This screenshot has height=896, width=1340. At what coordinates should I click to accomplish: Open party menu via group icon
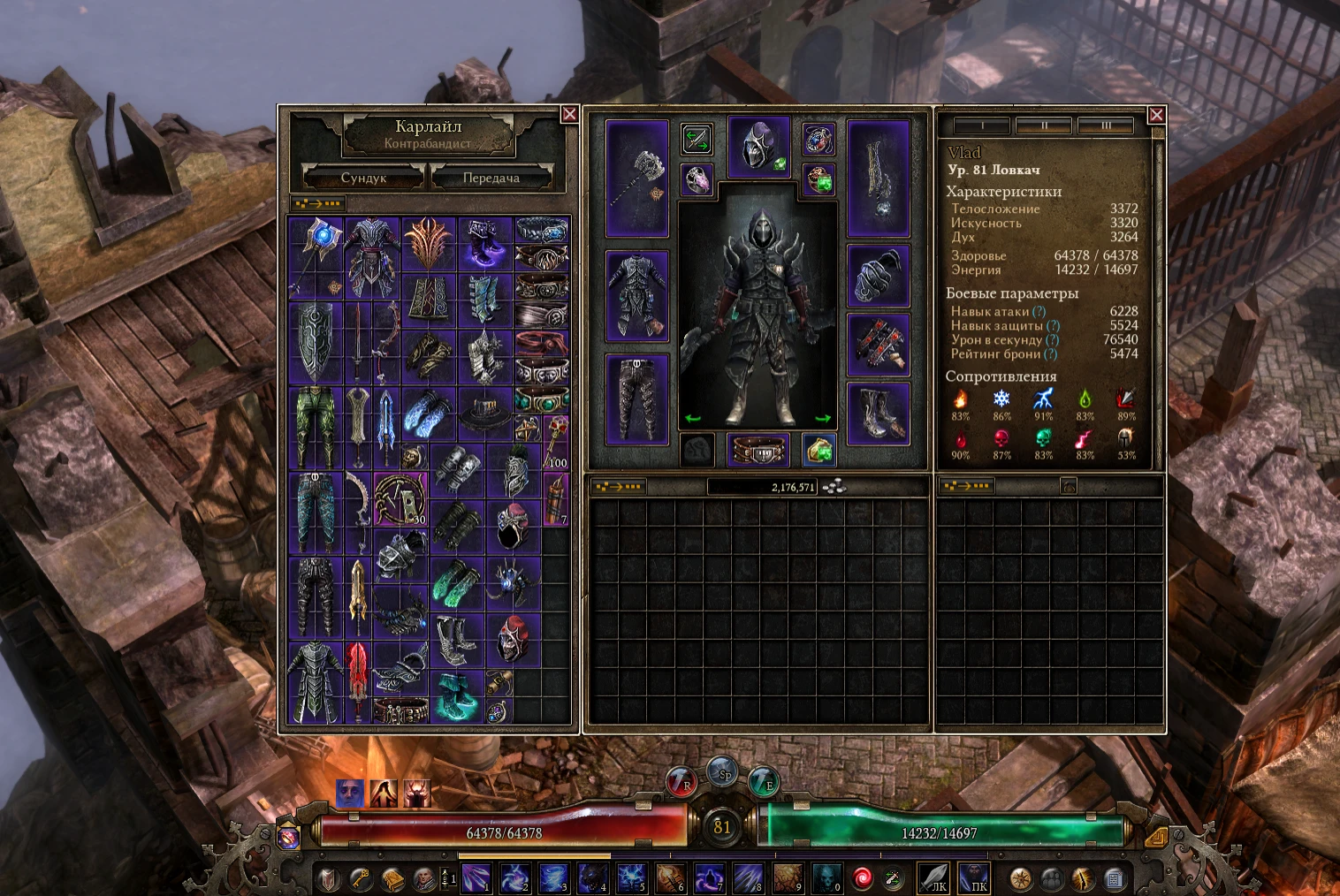pos(1051,879)
